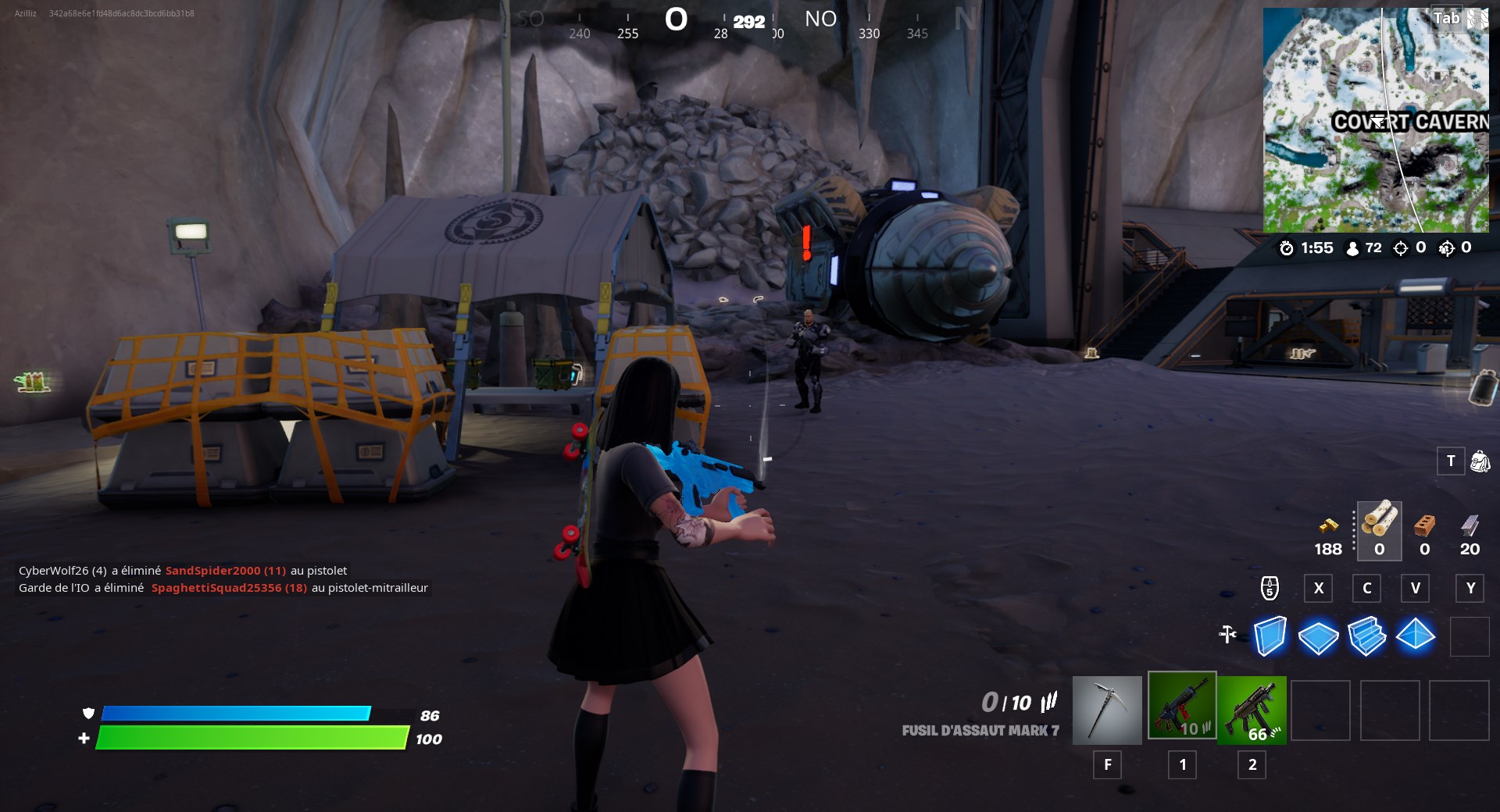Click the stopwatch timer icon near 1:55
1500x812 pixels.
1289,248
